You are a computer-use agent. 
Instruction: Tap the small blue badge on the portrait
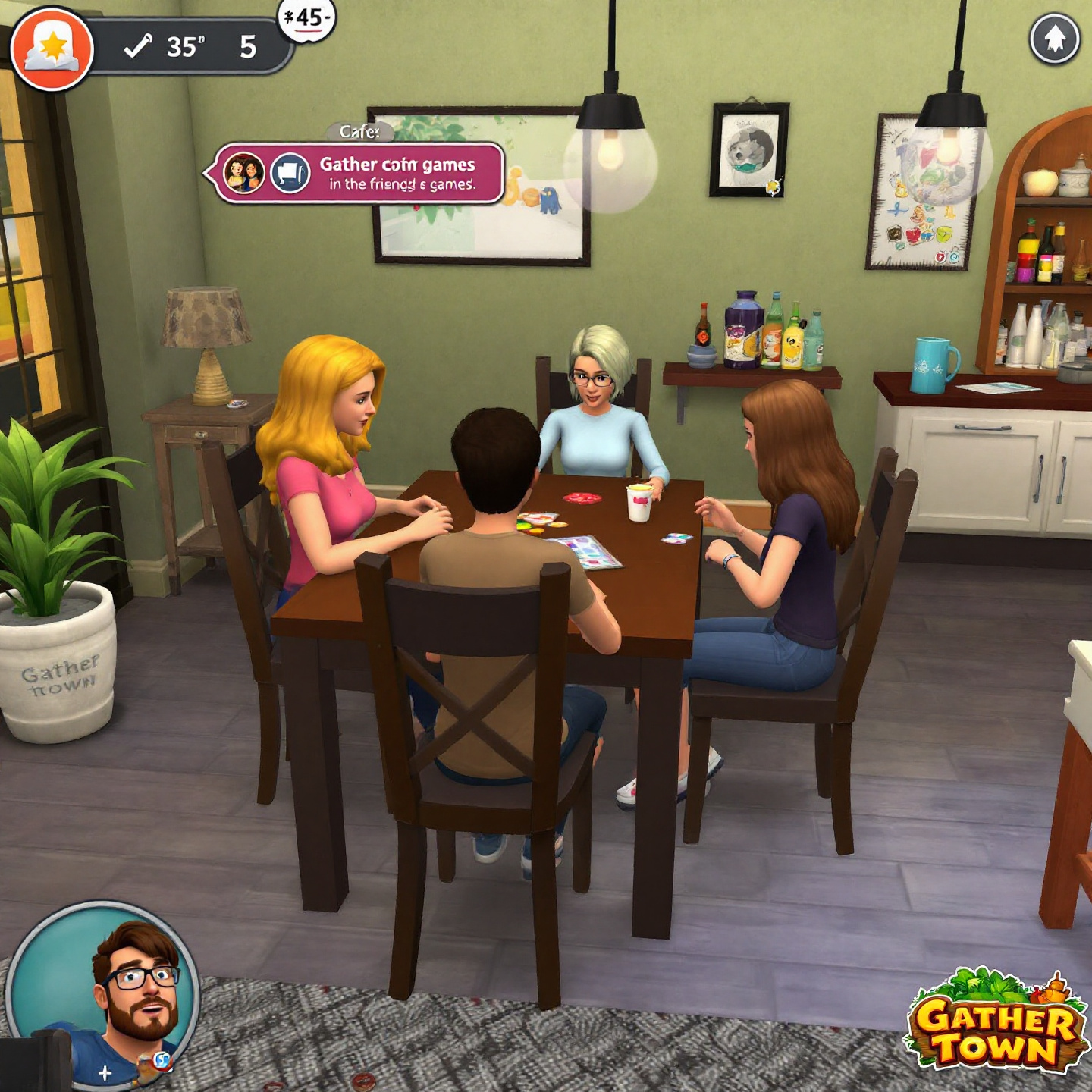pos(161,1060)
